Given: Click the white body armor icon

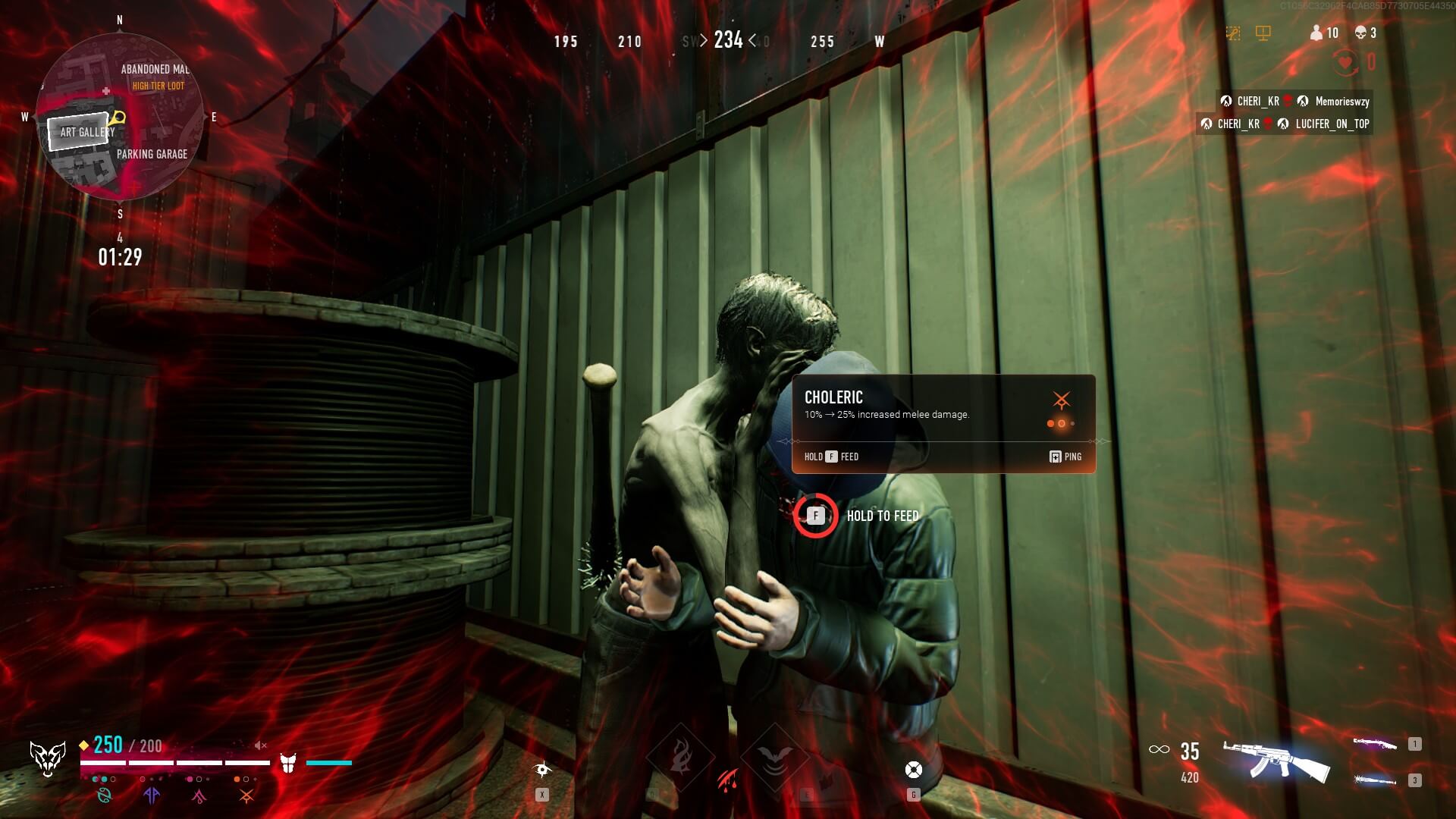Looking at the screenshot, I should pyautogui.click(x=288, y=763).
